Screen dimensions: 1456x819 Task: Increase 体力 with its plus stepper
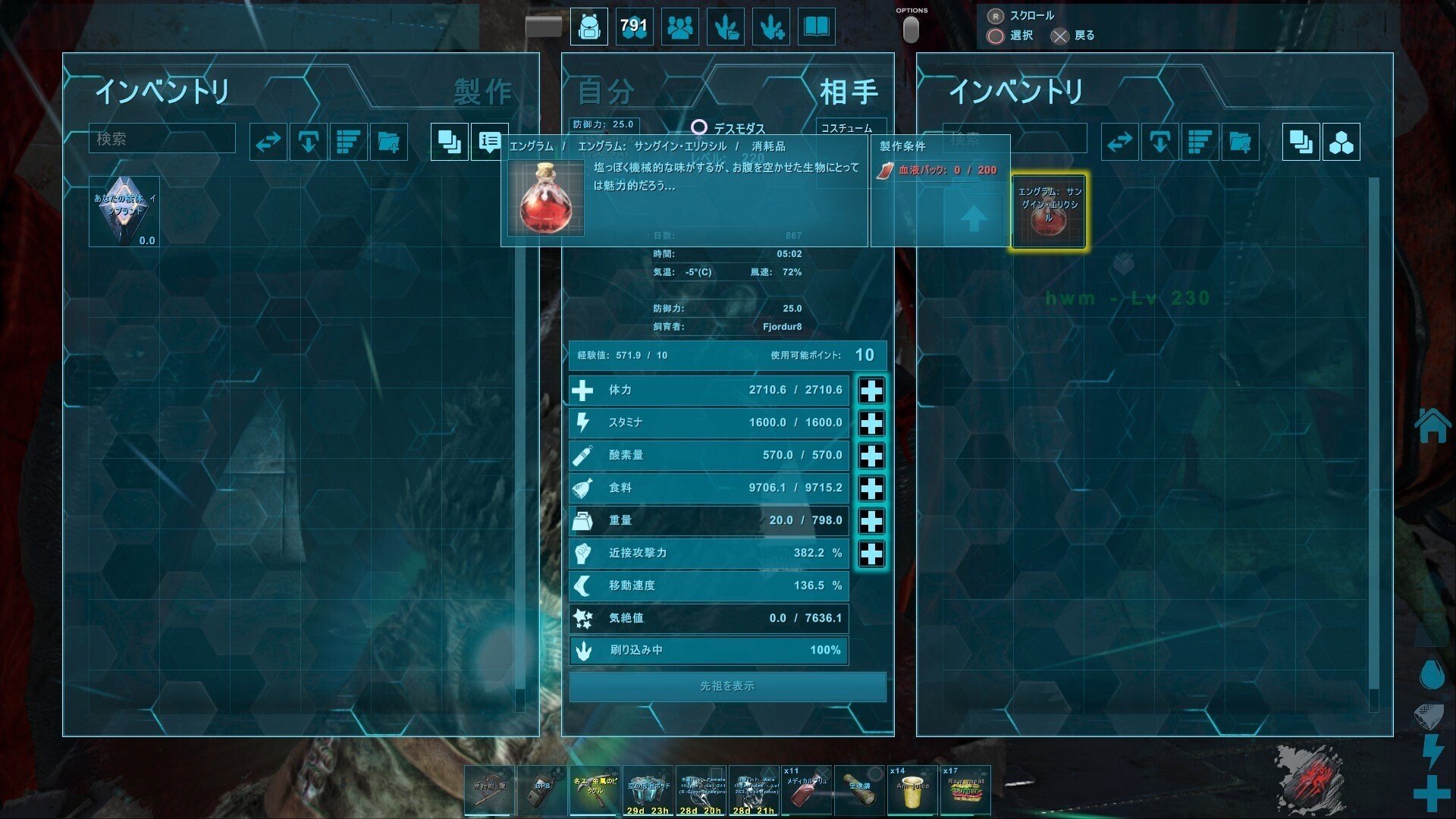[872, 390]
